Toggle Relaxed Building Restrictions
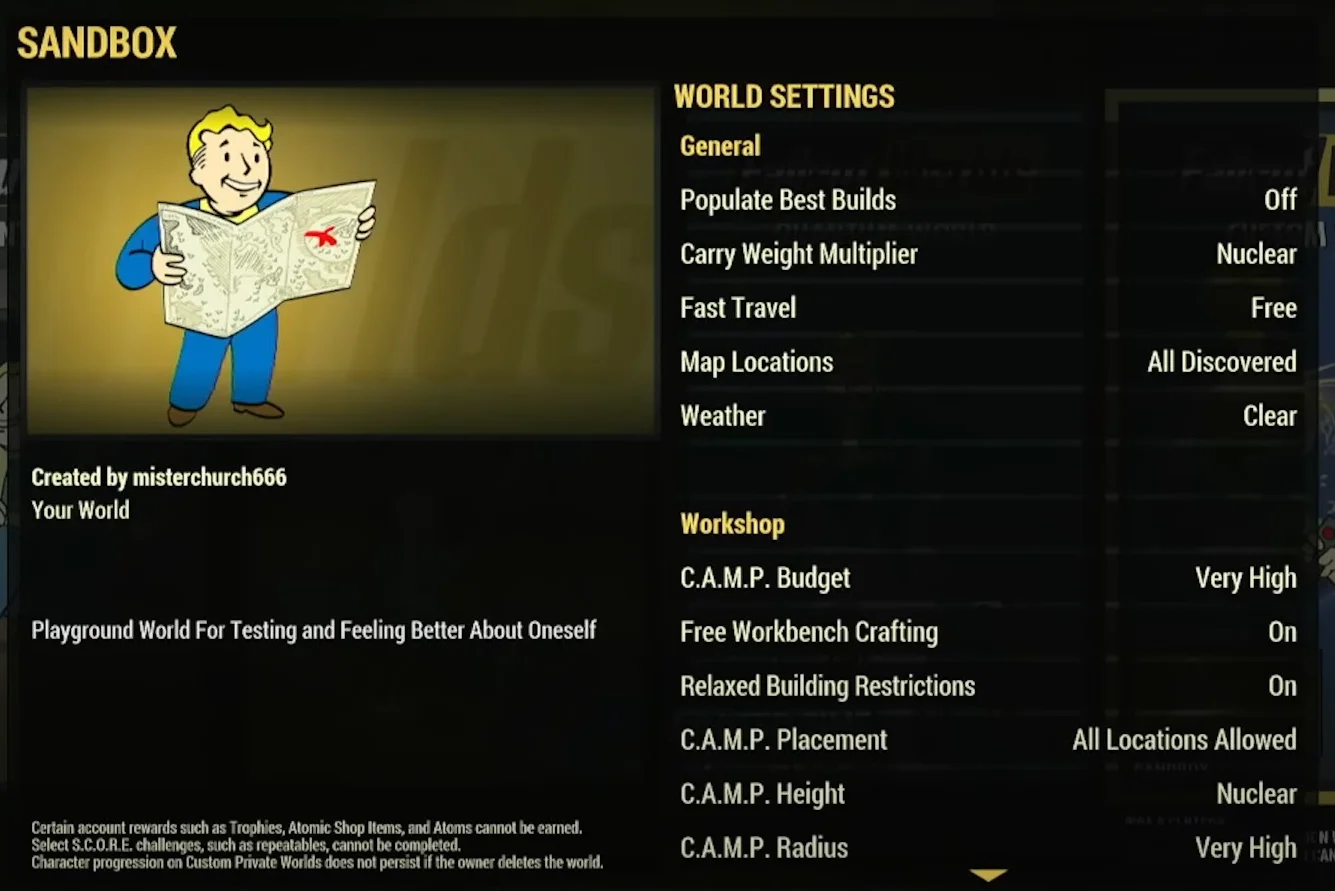The image size is (1335, 891). pyautogui.click(x=988, y=686)
